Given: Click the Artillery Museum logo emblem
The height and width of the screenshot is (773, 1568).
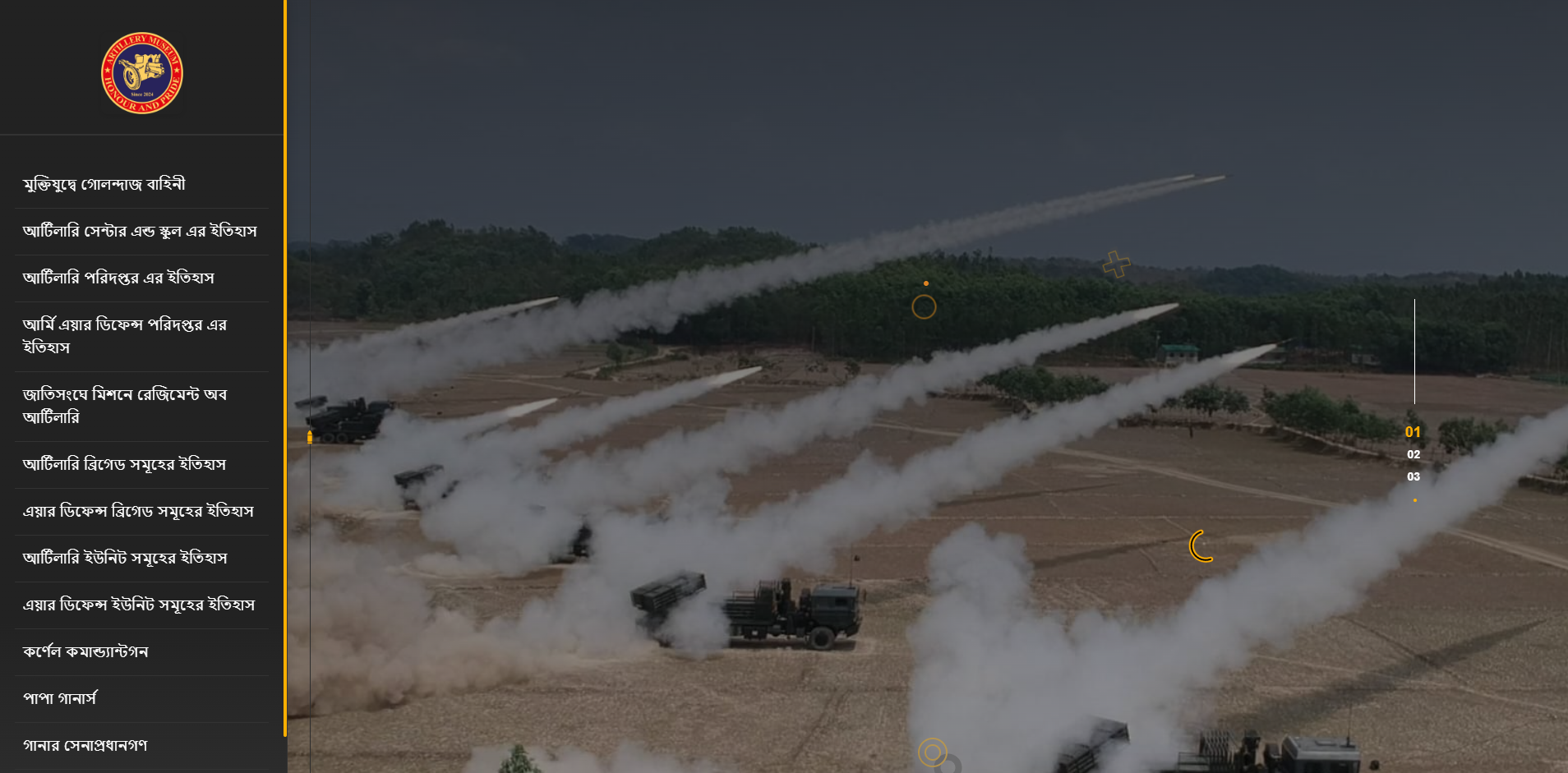Looking at the screenshot, I should [x=141, y=73].
